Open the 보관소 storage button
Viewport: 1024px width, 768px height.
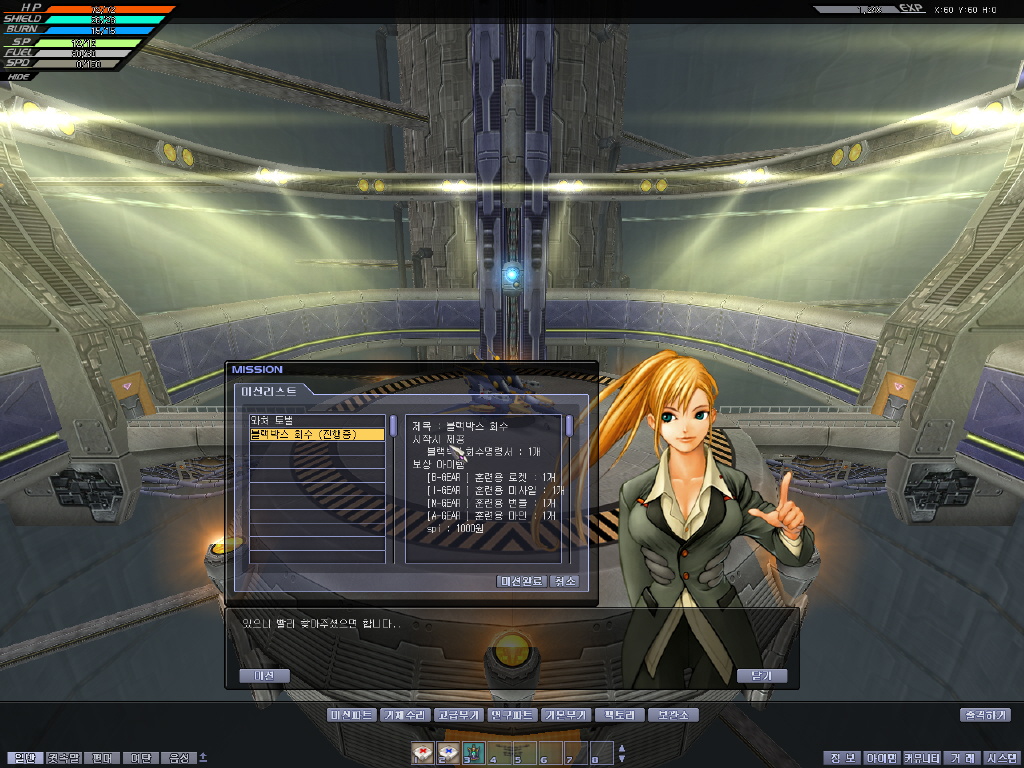(672, 715)
